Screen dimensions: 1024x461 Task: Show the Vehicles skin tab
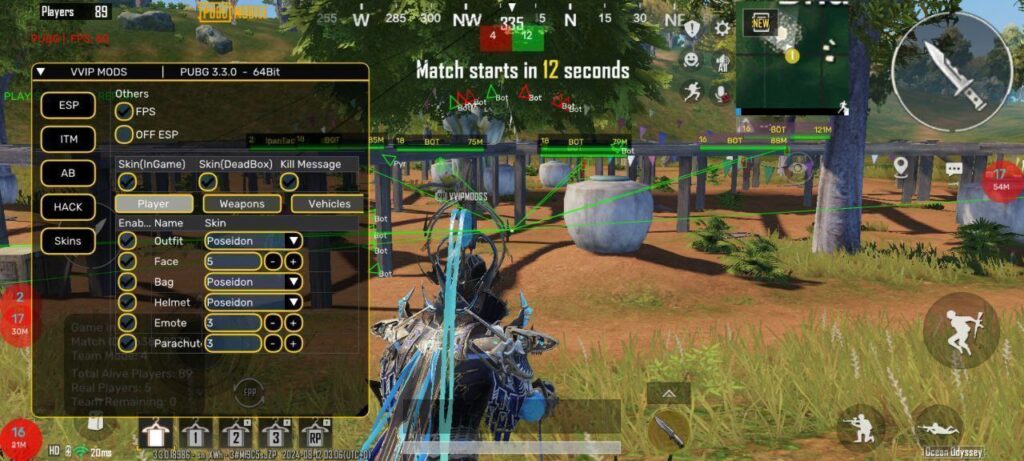coord(328,204)
